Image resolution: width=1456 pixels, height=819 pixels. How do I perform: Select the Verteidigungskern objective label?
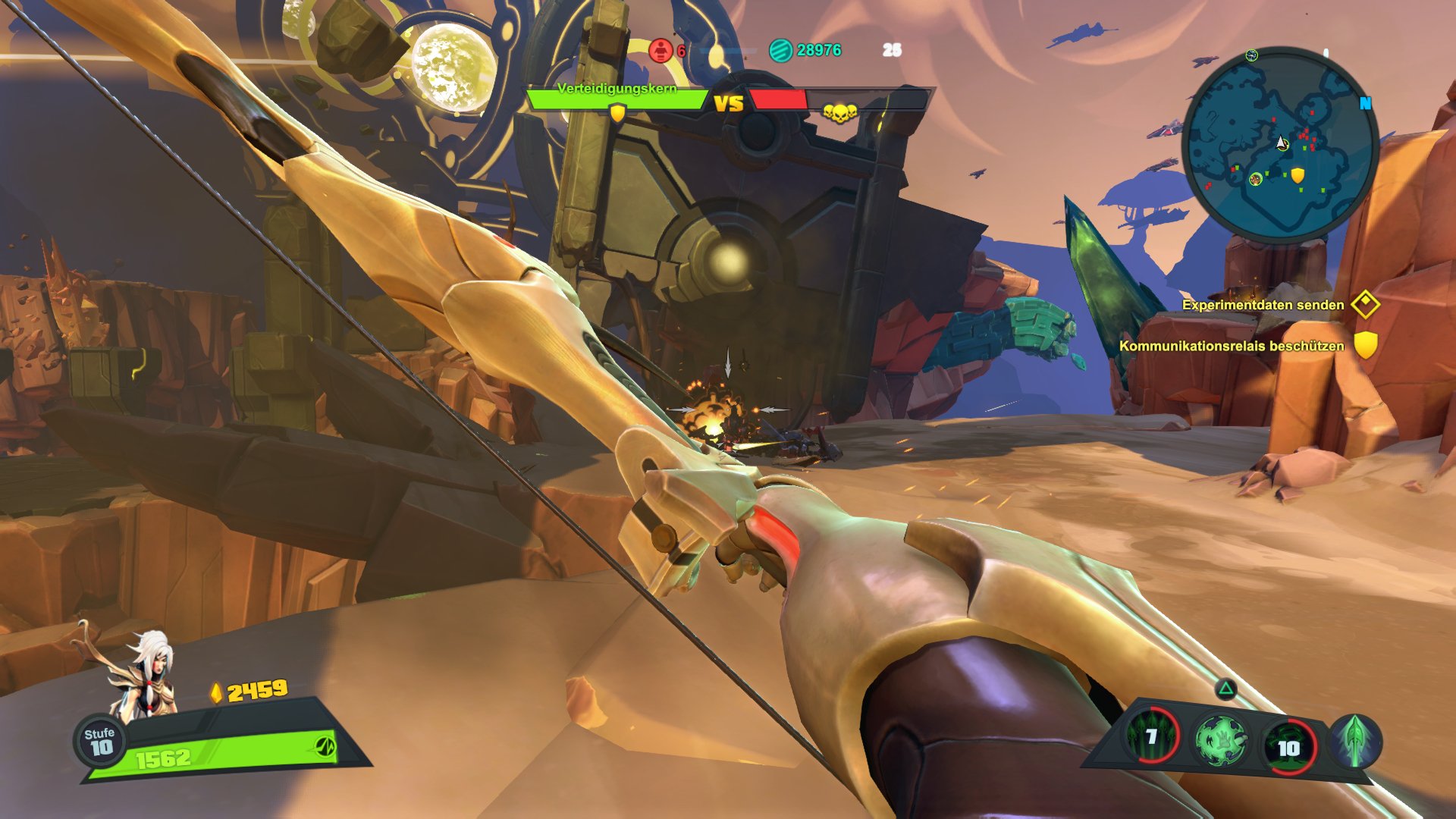tap(618, 88)
